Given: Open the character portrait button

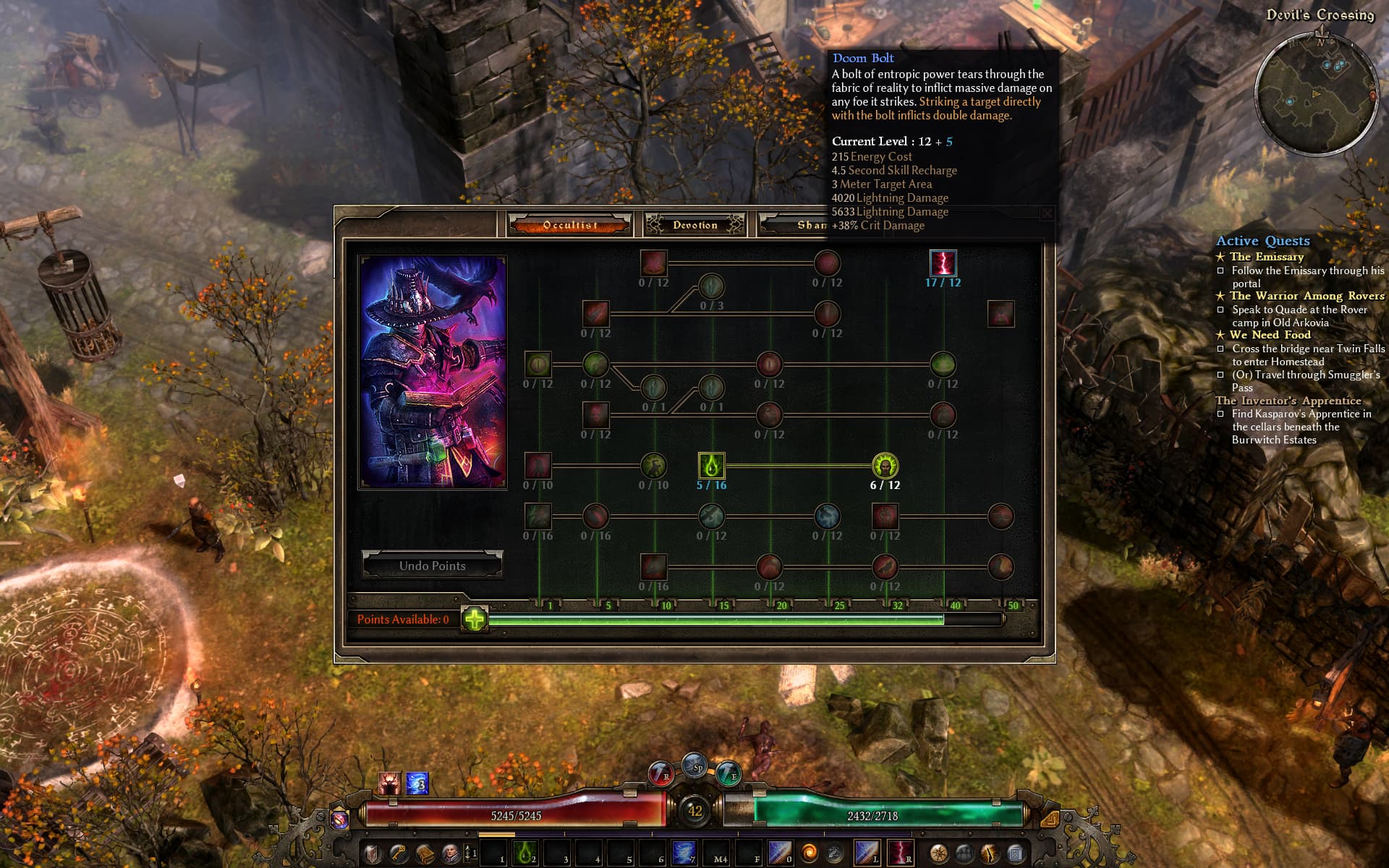Looking at the screenshot, I should tap(451, 854).
